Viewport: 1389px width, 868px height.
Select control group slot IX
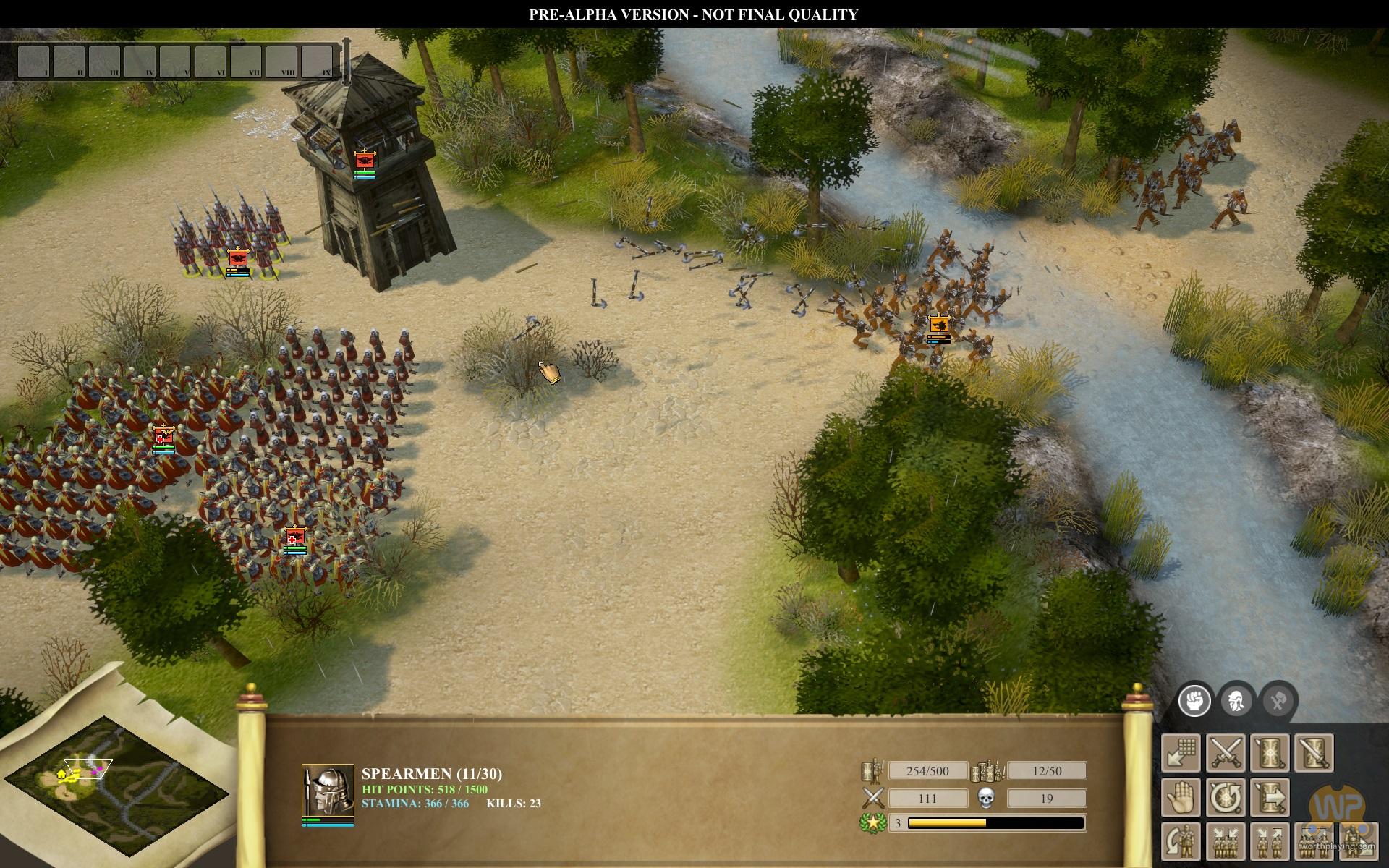pos(317,61)
